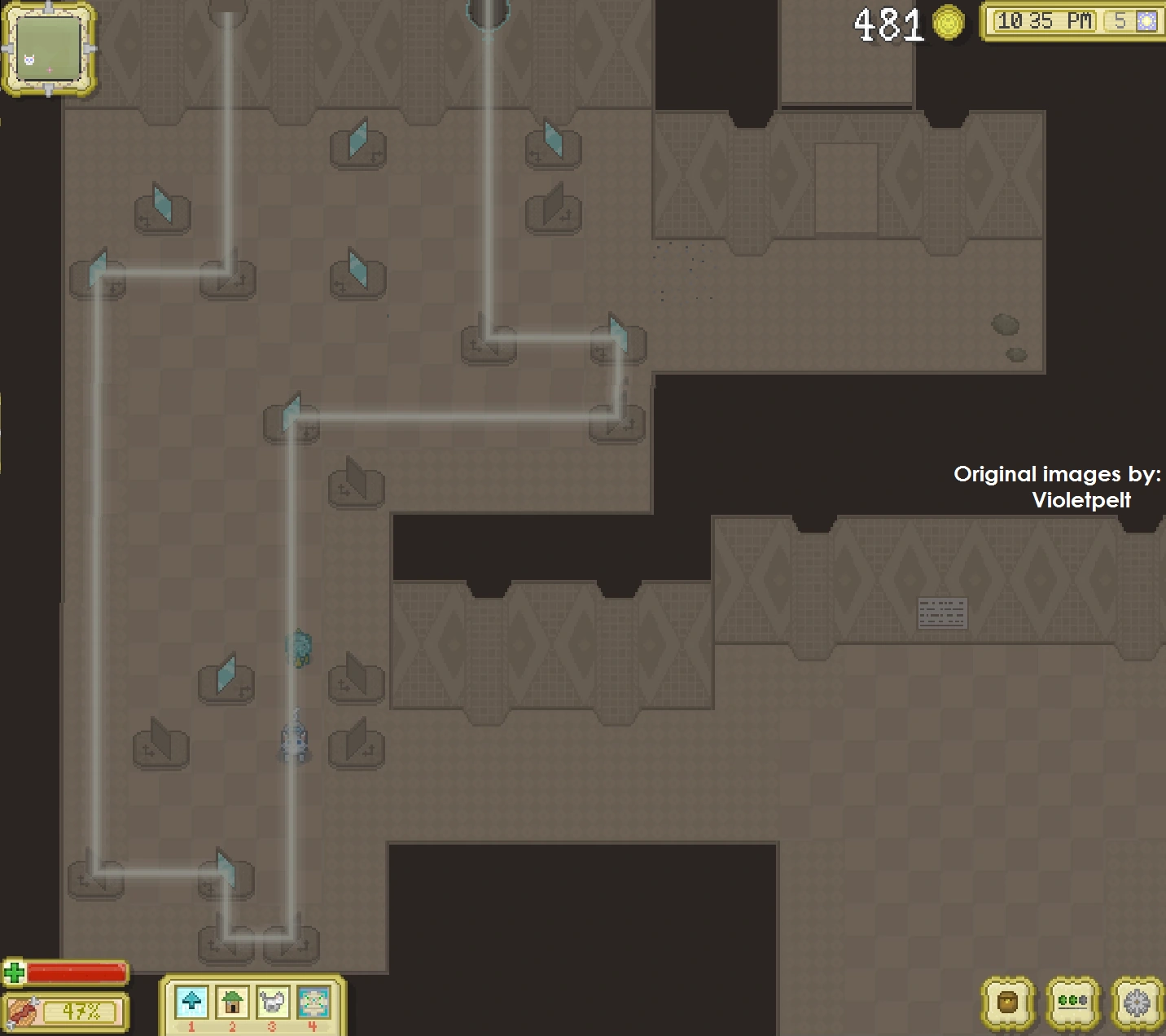The height and width of the screenshot is (1036, 1166).
Task: Open the settings gear icon
Action: pyautogui.click(x=1138, y=1003)
